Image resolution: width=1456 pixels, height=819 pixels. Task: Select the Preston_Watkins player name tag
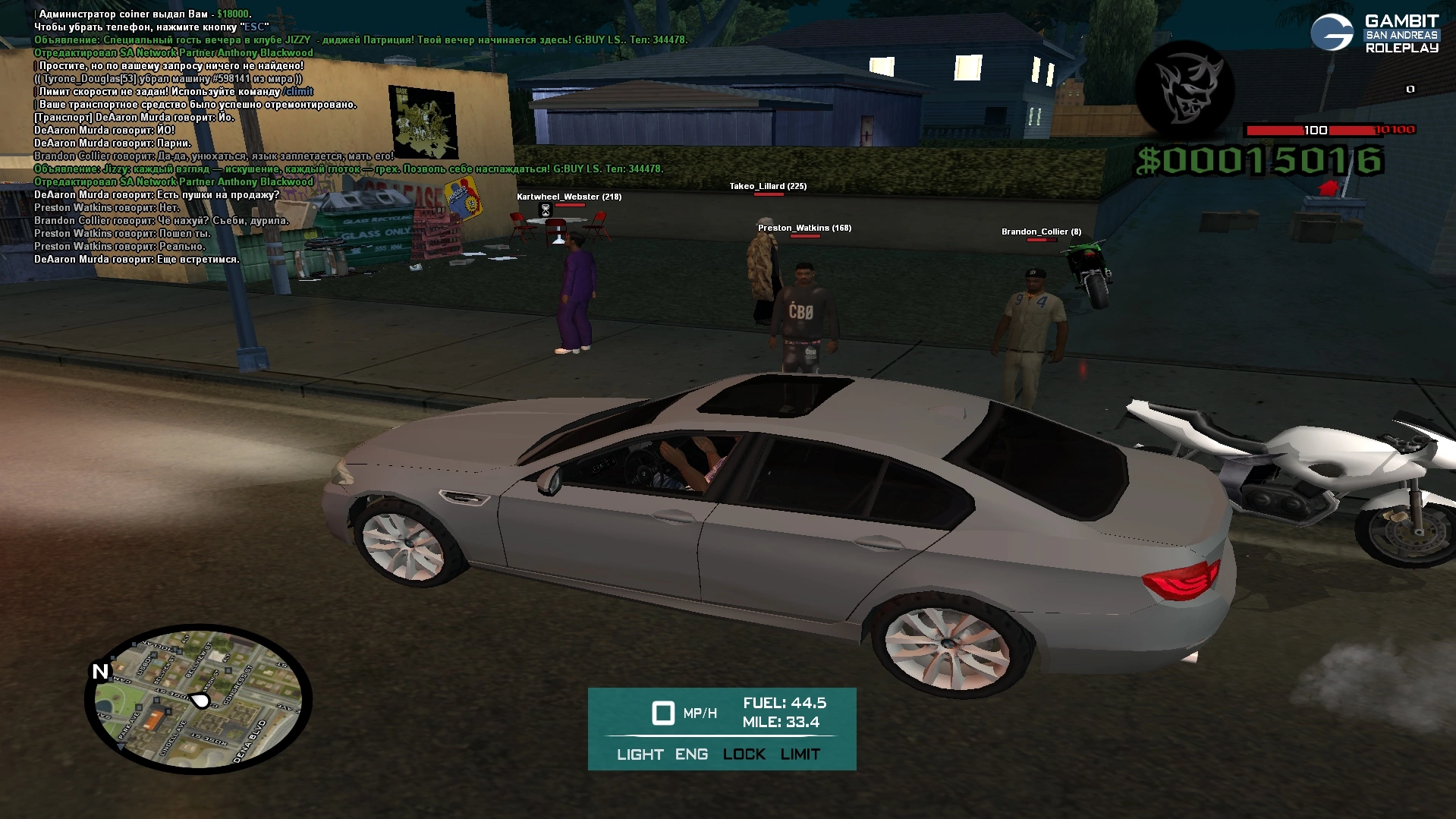804,228
